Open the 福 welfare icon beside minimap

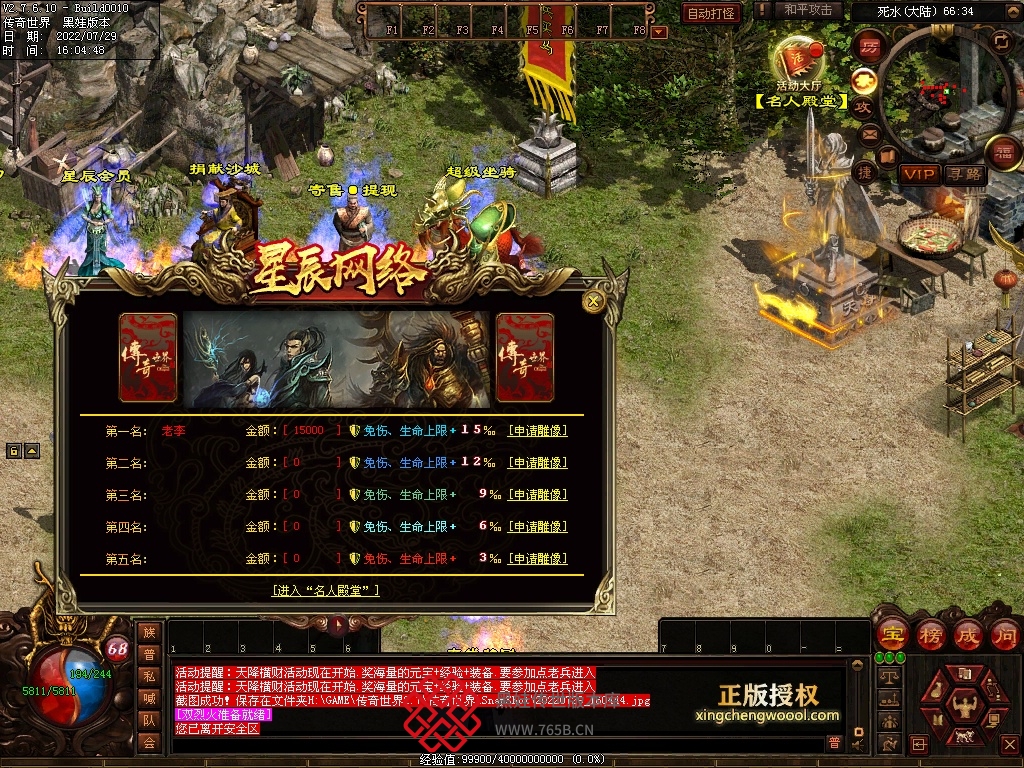click(1001, 153)
